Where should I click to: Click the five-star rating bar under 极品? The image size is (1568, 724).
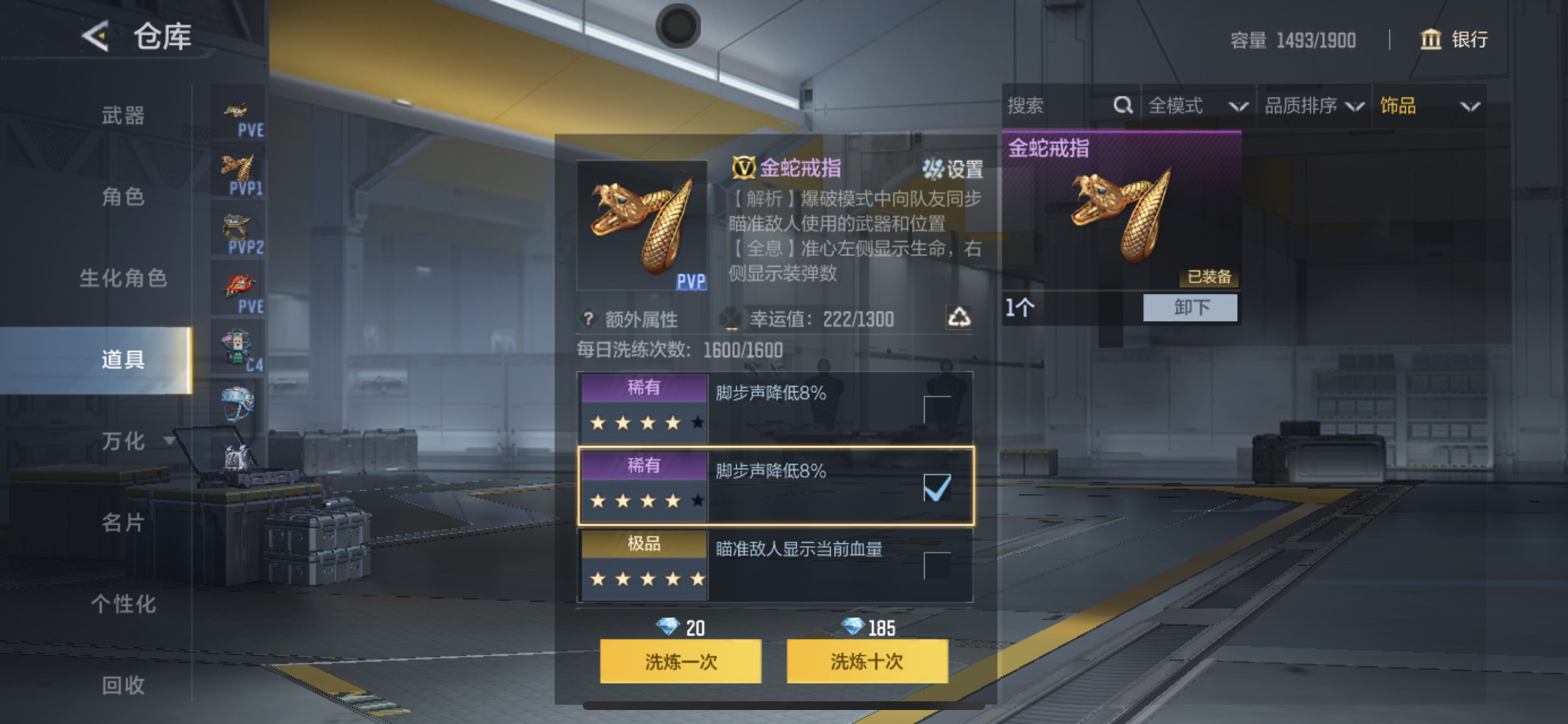click(643, 579)
